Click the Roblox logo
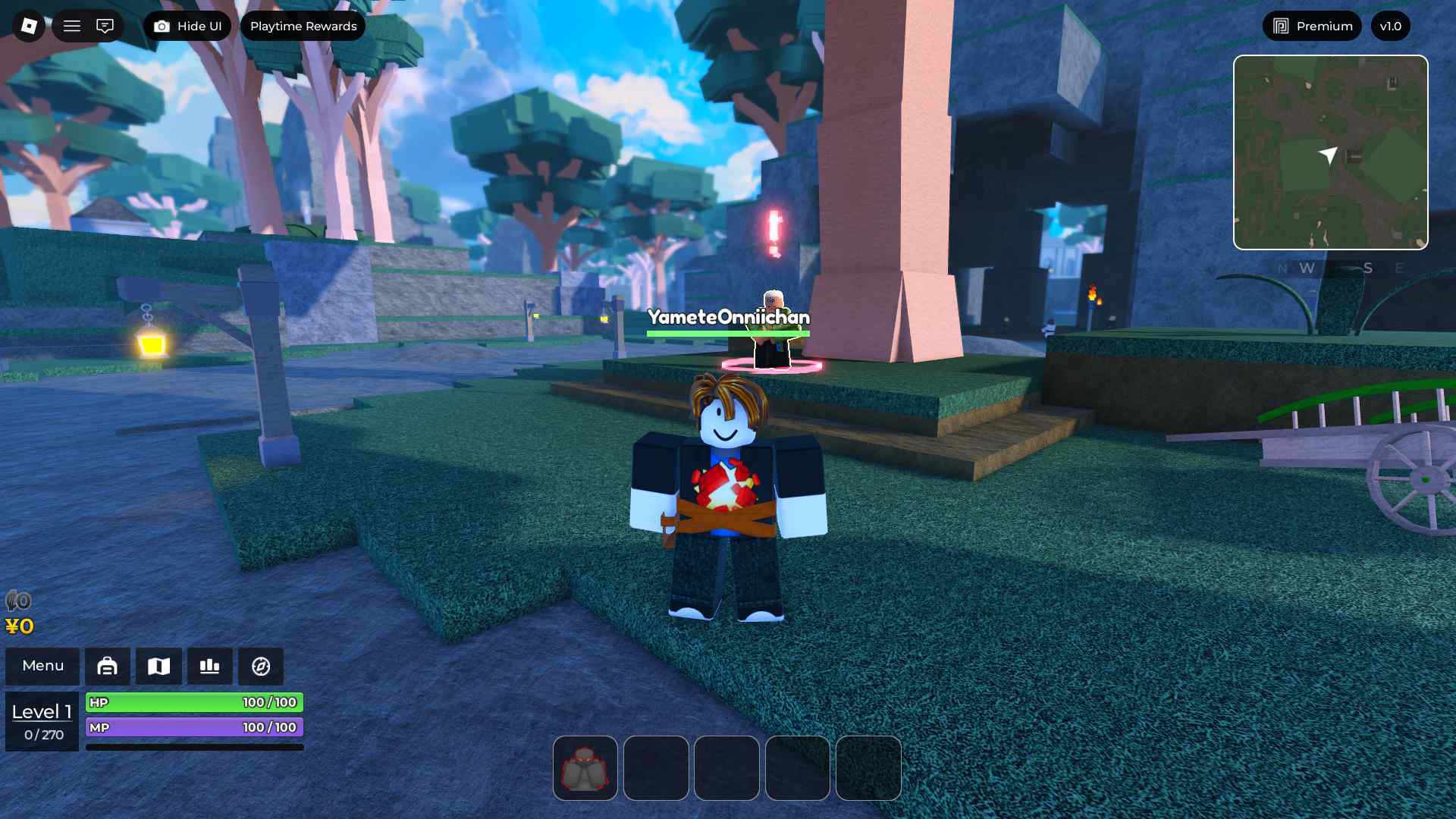Screen dimensions: 1456x819 pyautogui.click(x=27, y=25)
